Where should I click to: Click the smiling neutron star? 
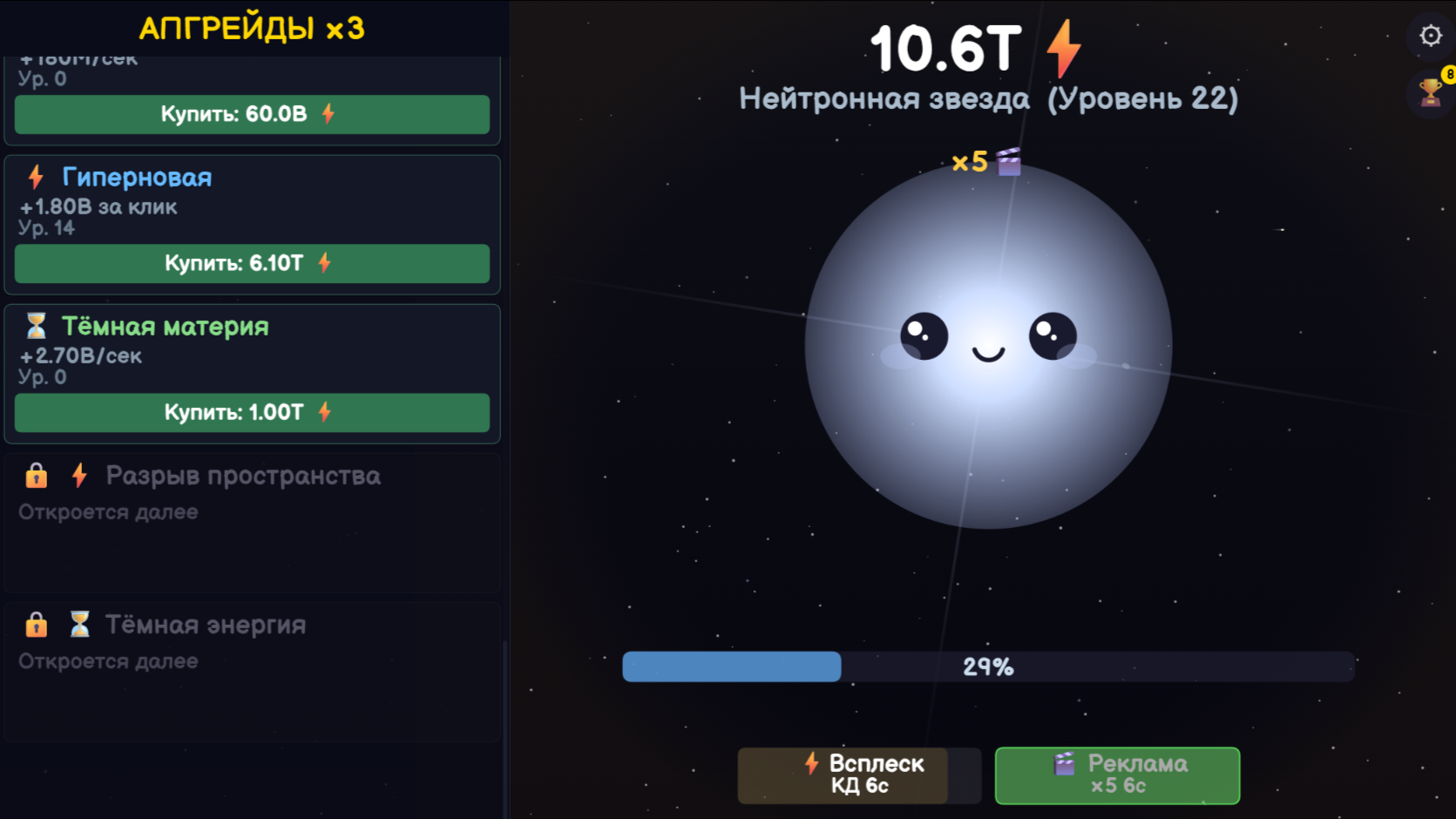pyautogui.click(x=989, y=349)
